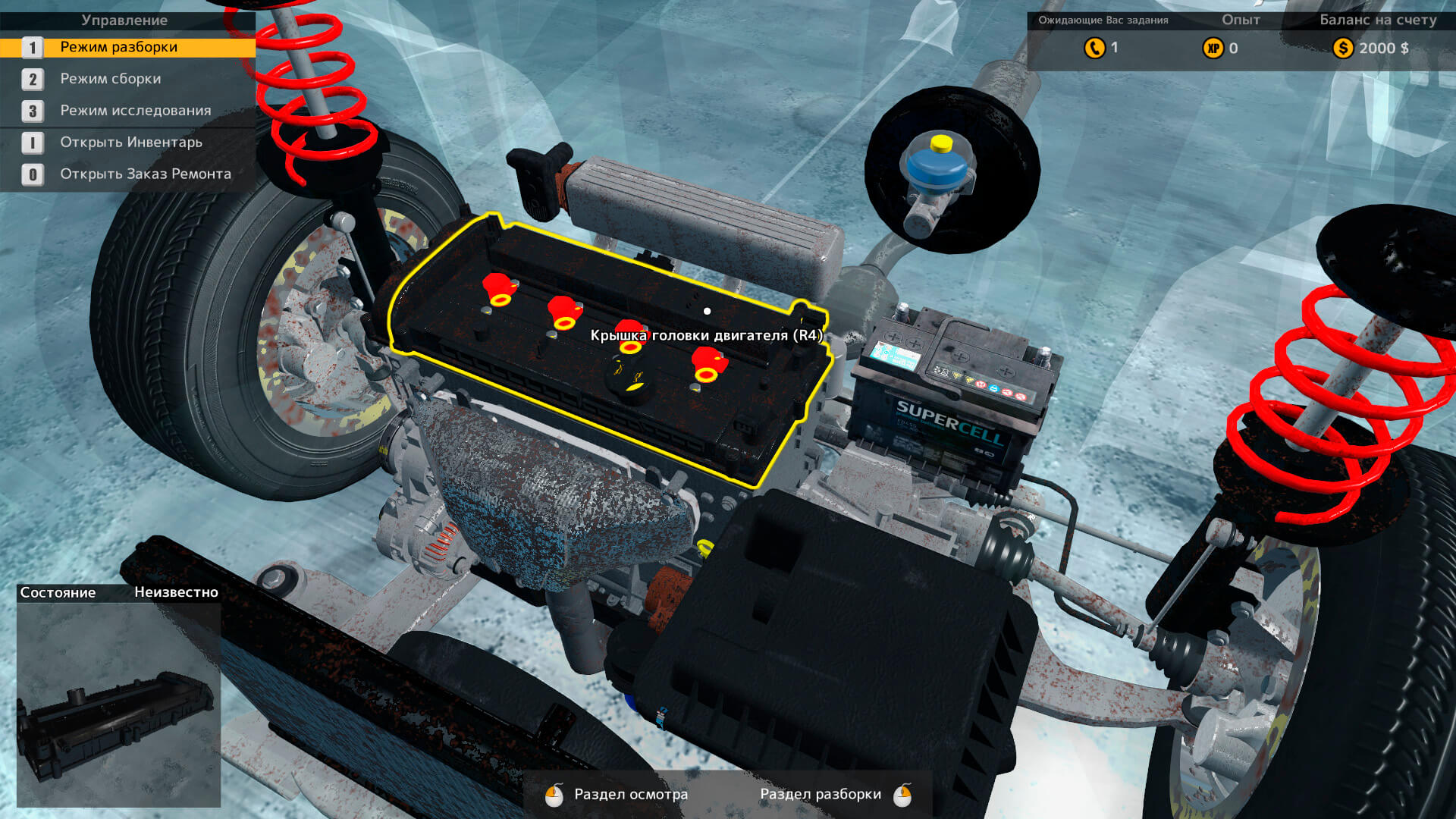The height and width of the screenshot is (819, 1456).
Task: Open the Открыть Инвентарь entry
Action: (x=131, y=143)
